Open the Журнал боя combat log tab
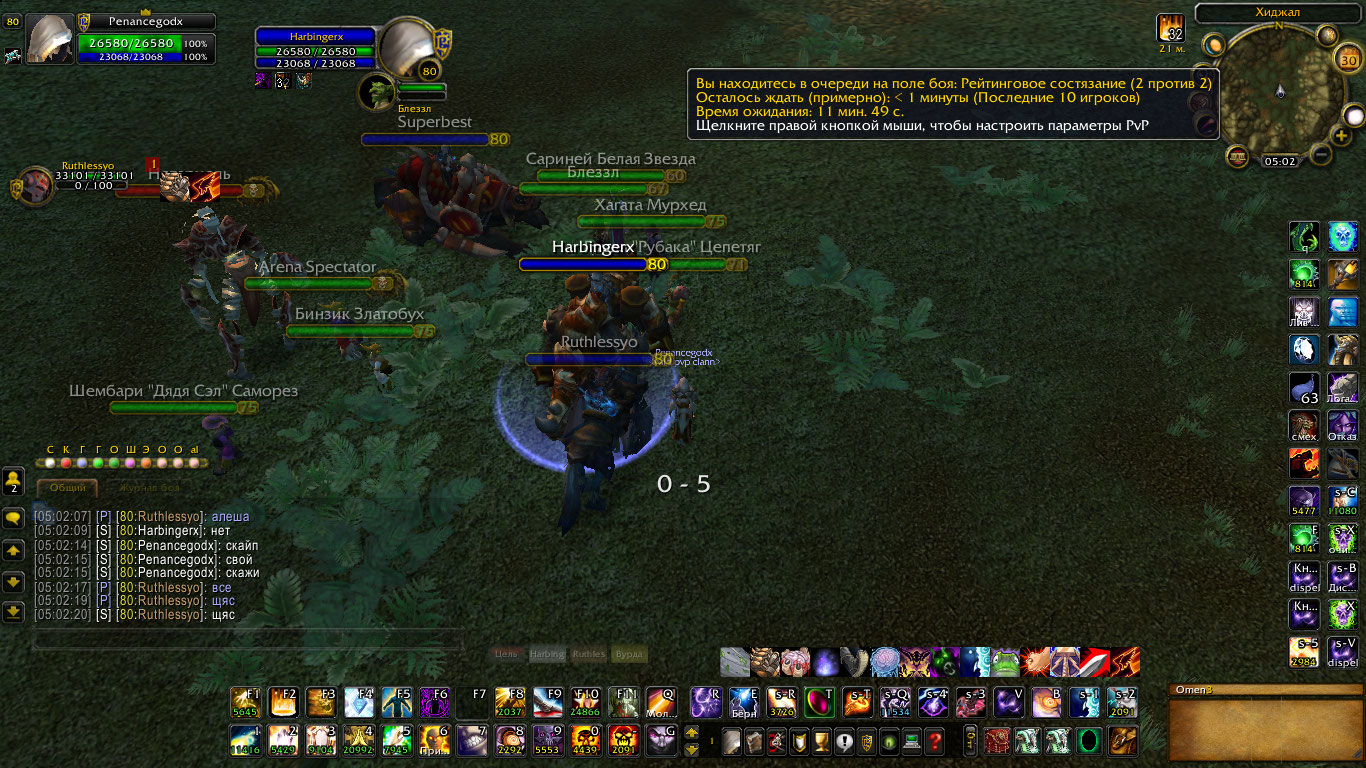The height and width of the screenshot is (768, 1366). (x=150, y=488)
